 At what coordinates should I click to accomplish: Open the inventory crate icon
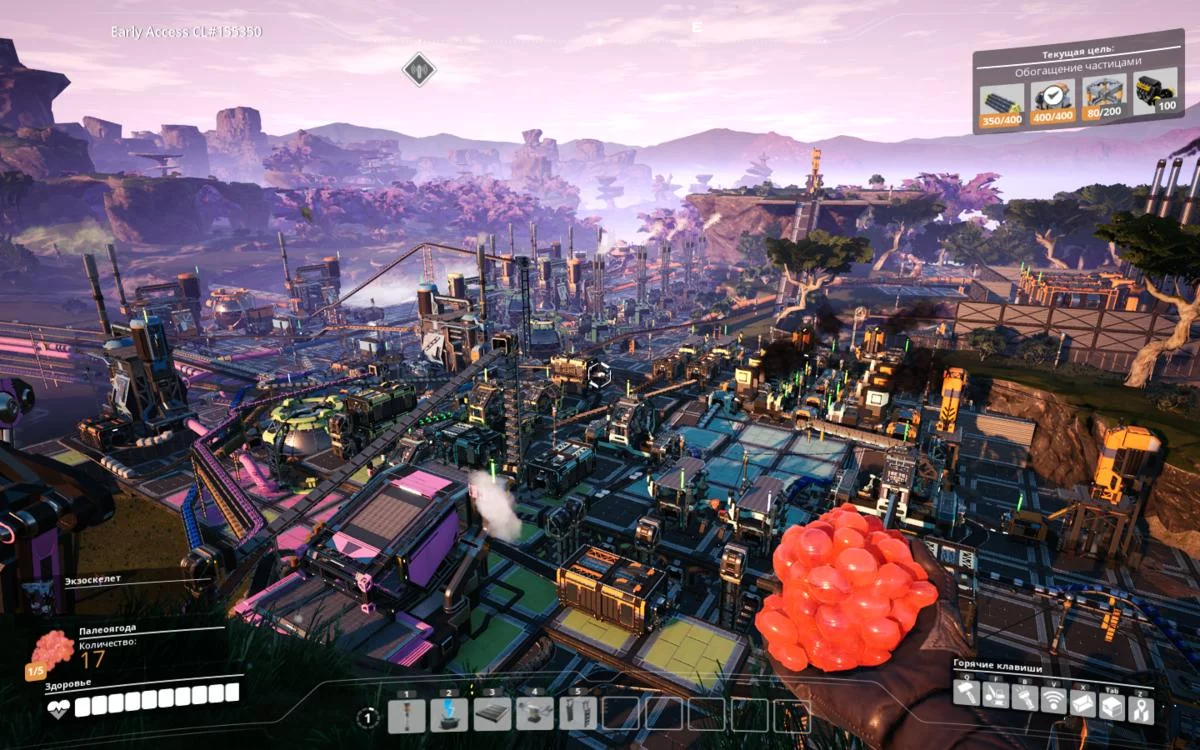pyautogui.click(x=1112, y=706)
